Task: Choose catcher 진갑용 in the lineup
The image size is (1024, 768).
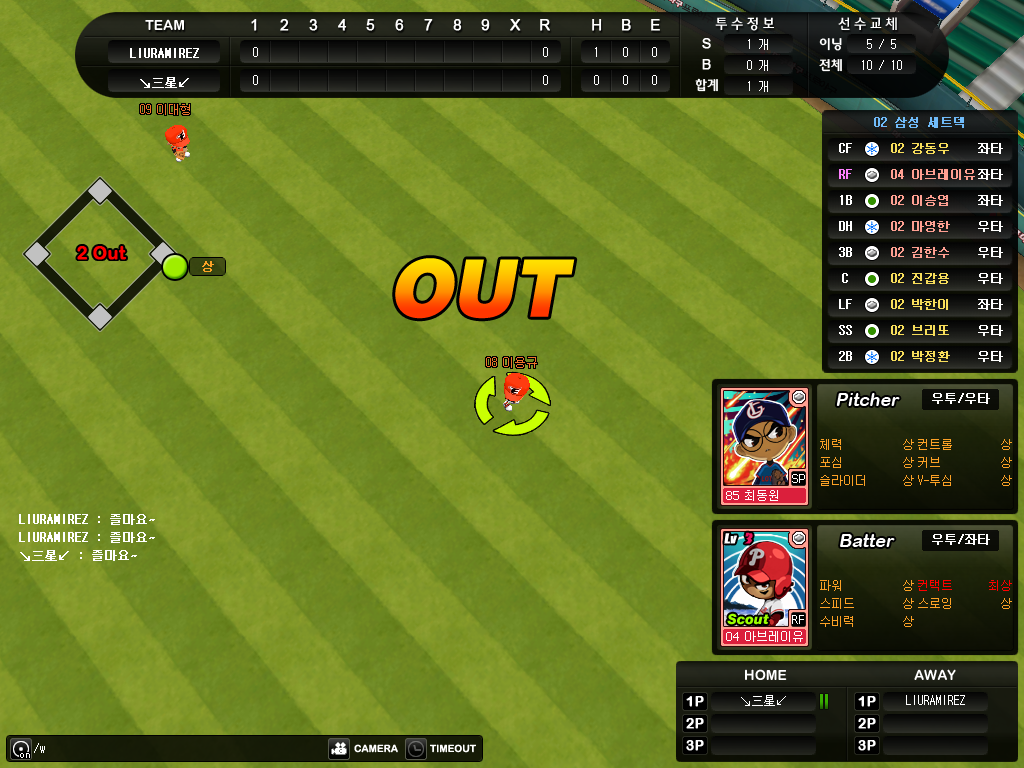Action: point(919,279)
